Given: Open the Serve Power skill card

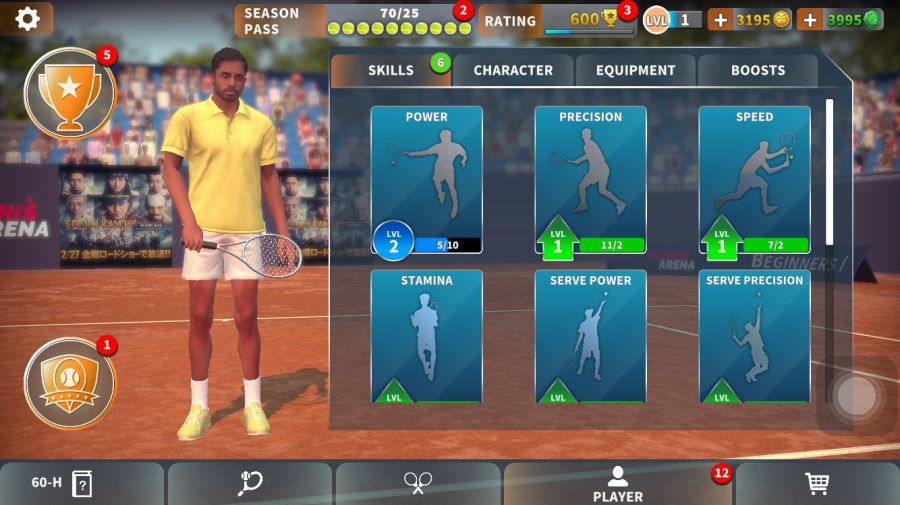Looking at the screenshot, I should (590, 336).
